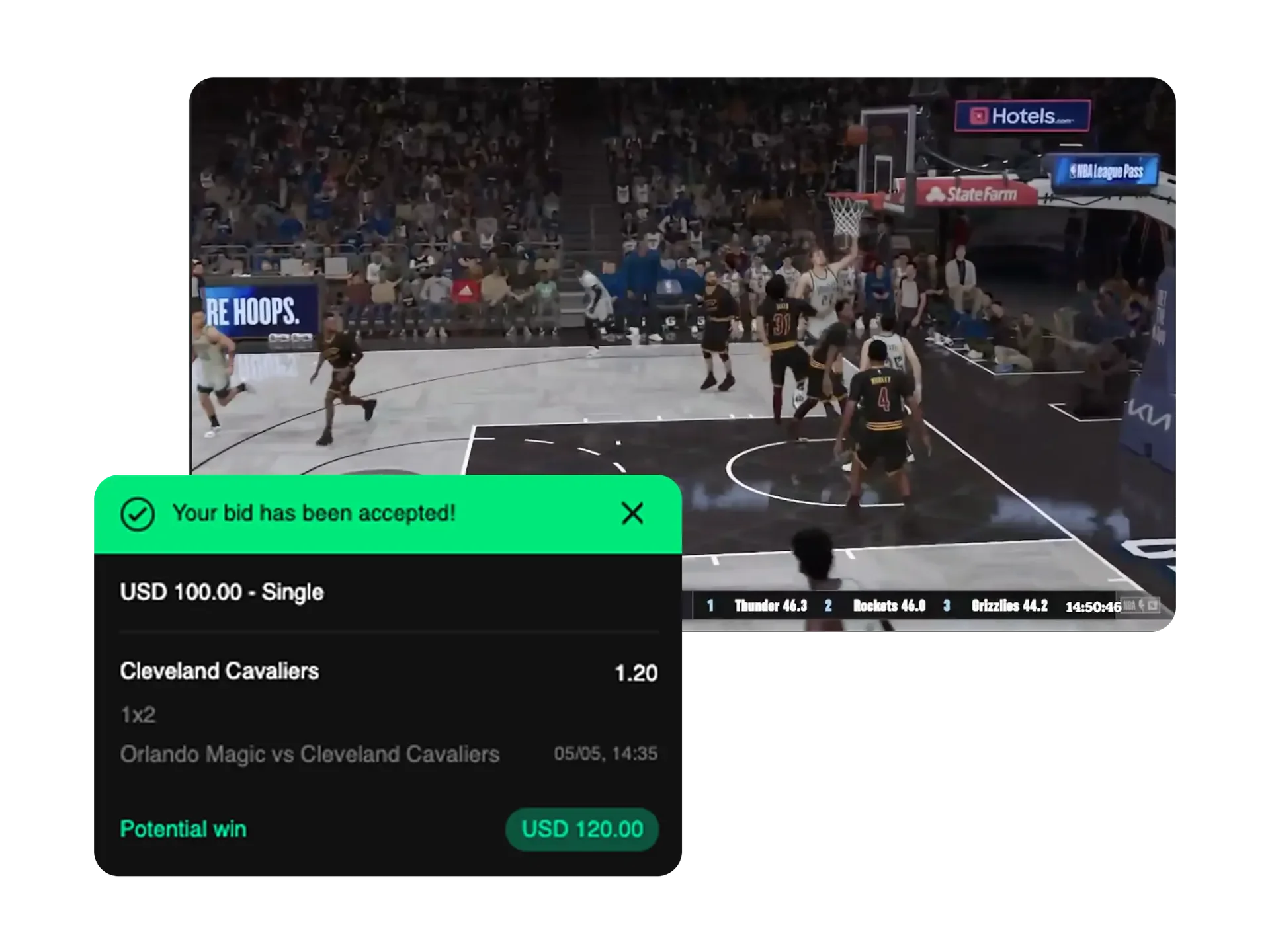The height and width of the screenshot is (952, 1270).
Task: Click the USD 120.00 potential win pill
Action: point(581,829)
